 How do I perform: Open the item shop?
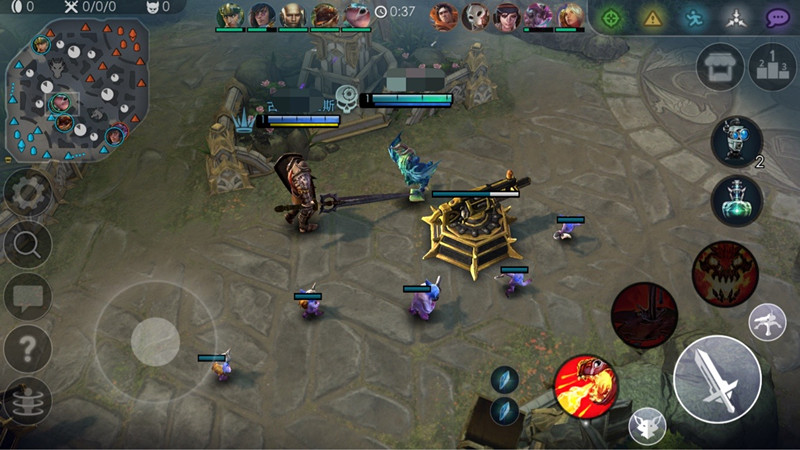pos(720,67)
